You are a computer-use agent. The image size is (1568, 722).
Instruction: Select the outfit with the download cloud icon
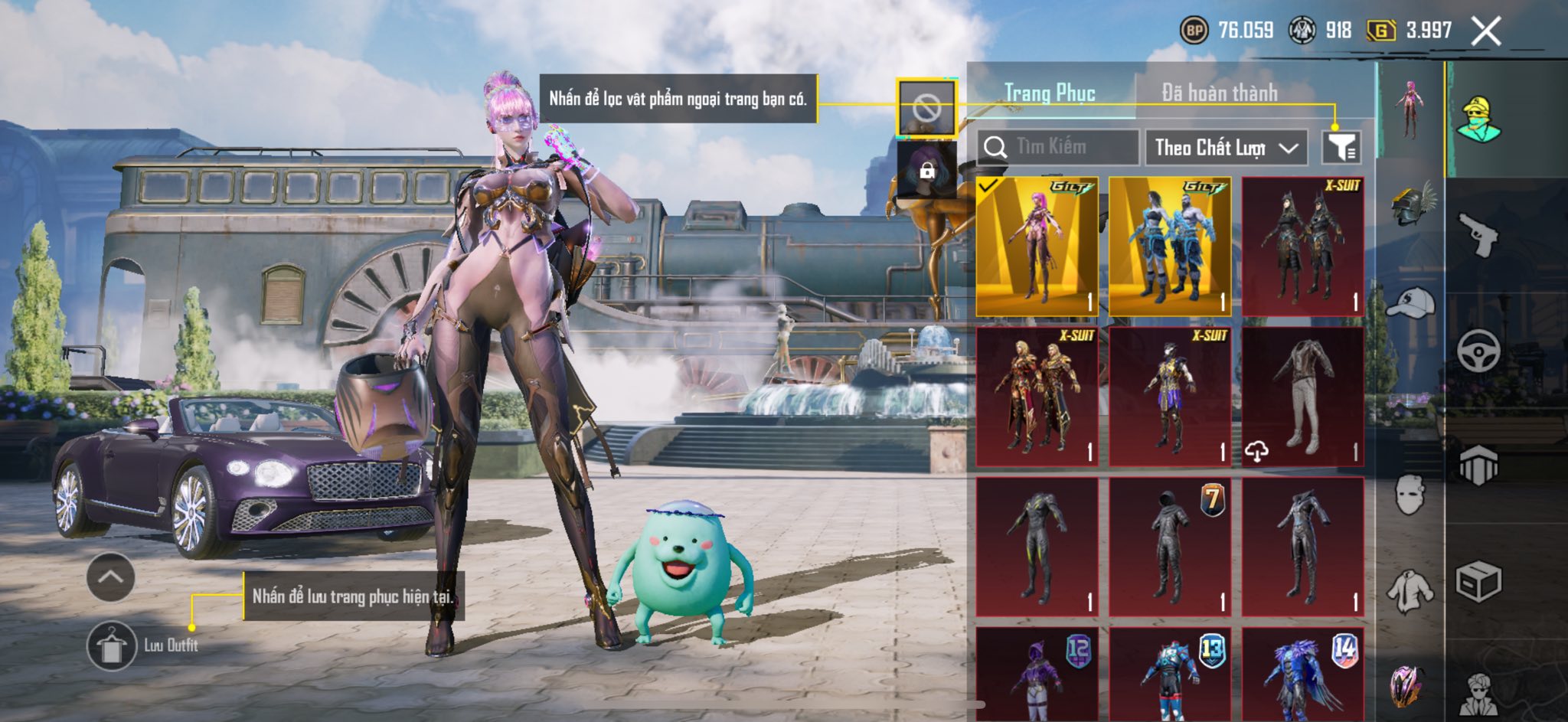coord(1303,397)
